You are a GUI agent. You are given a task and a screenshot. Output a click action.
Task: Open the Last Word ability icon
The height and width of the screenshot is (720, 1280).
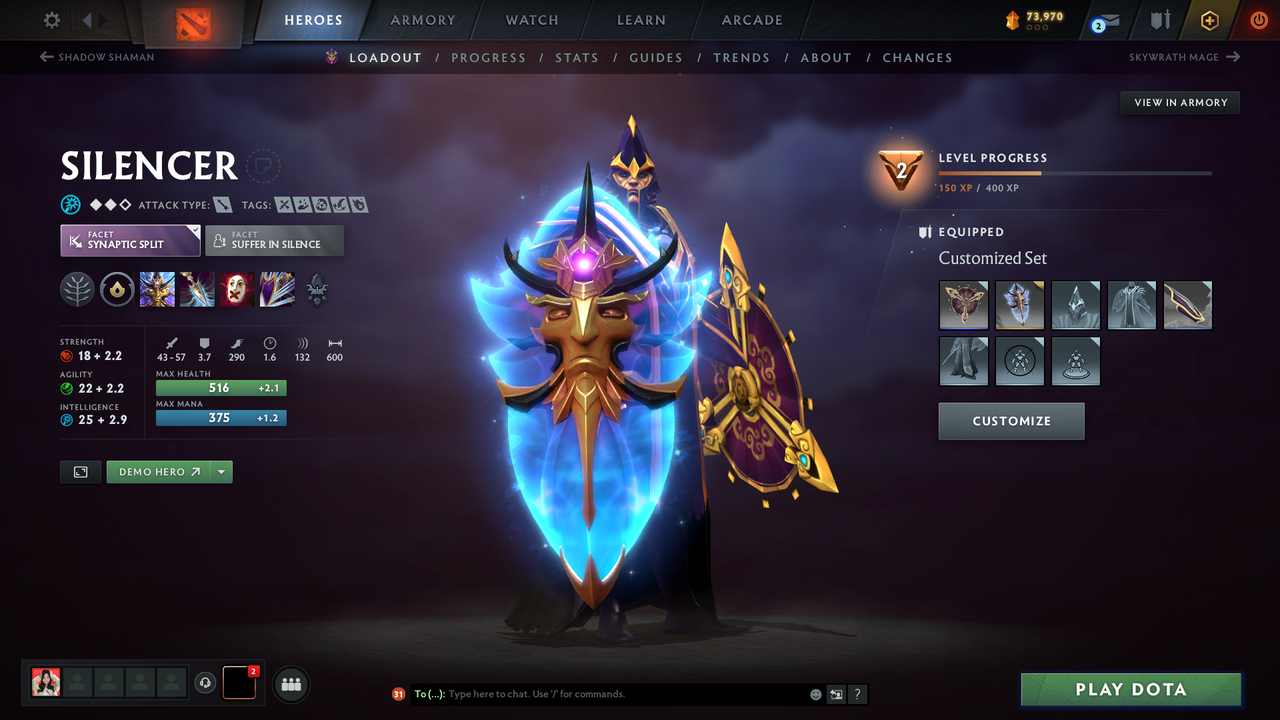point(237,289)
